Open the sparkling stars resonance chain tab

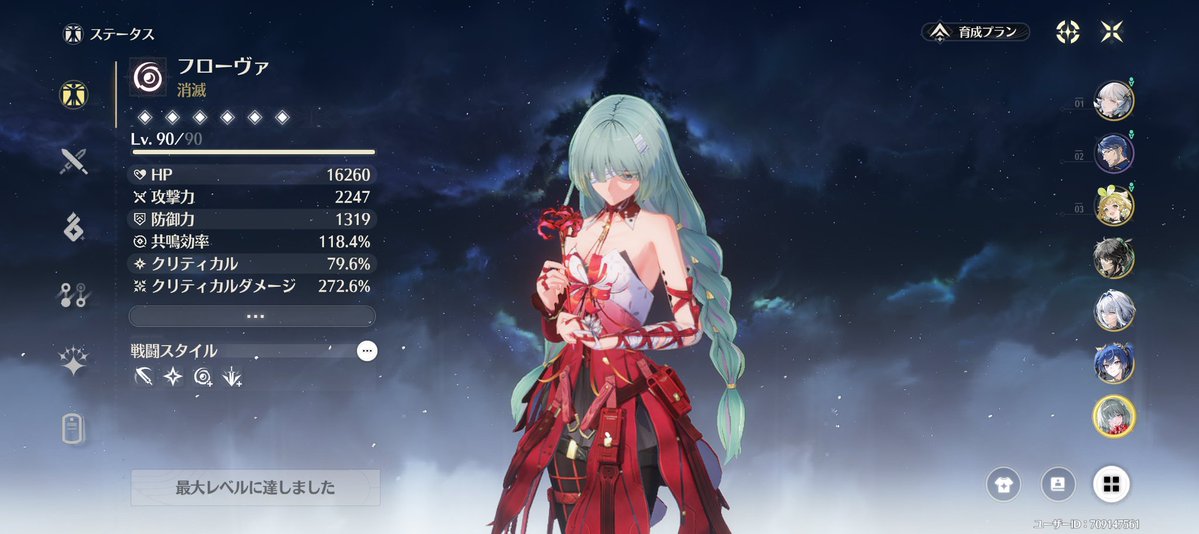point(73,362)
